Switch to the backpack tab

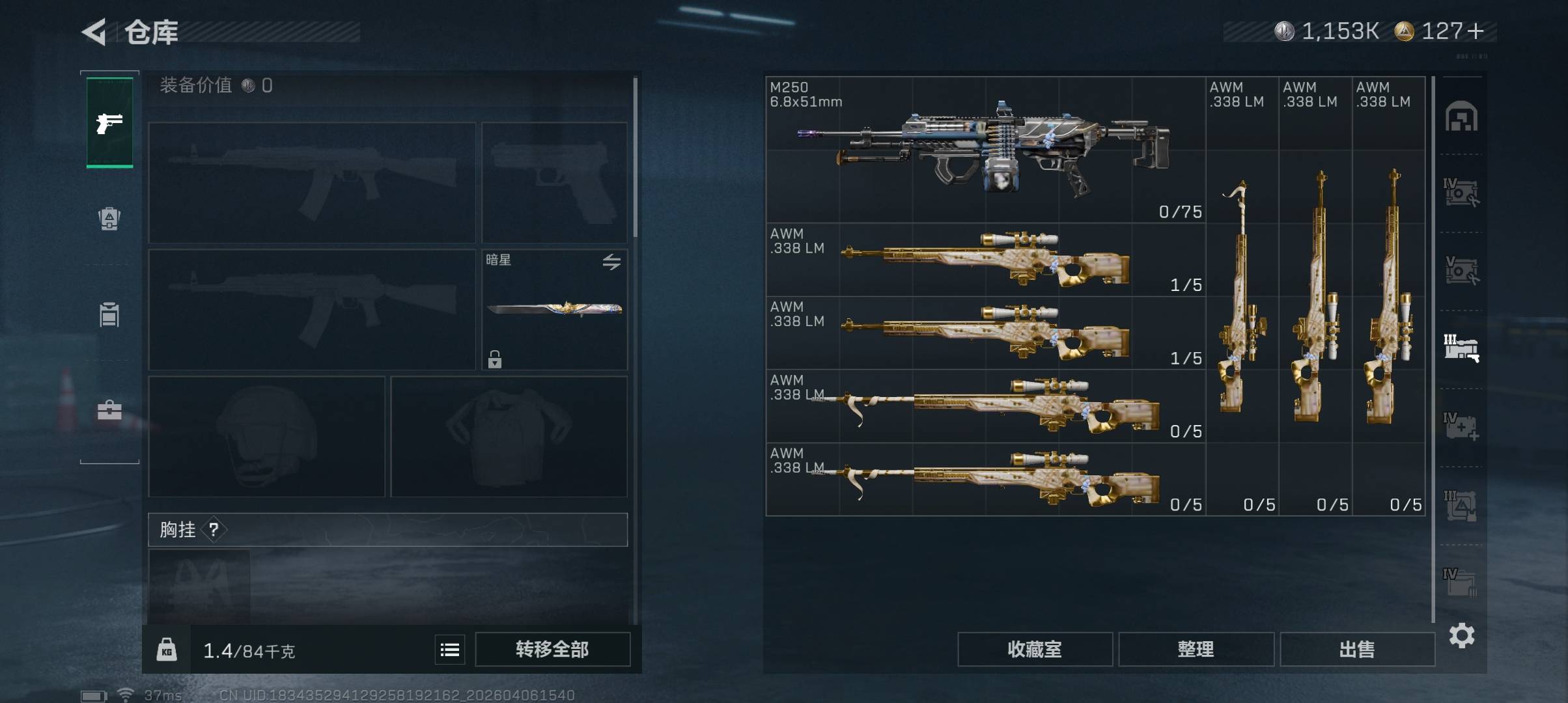point(109,218)
